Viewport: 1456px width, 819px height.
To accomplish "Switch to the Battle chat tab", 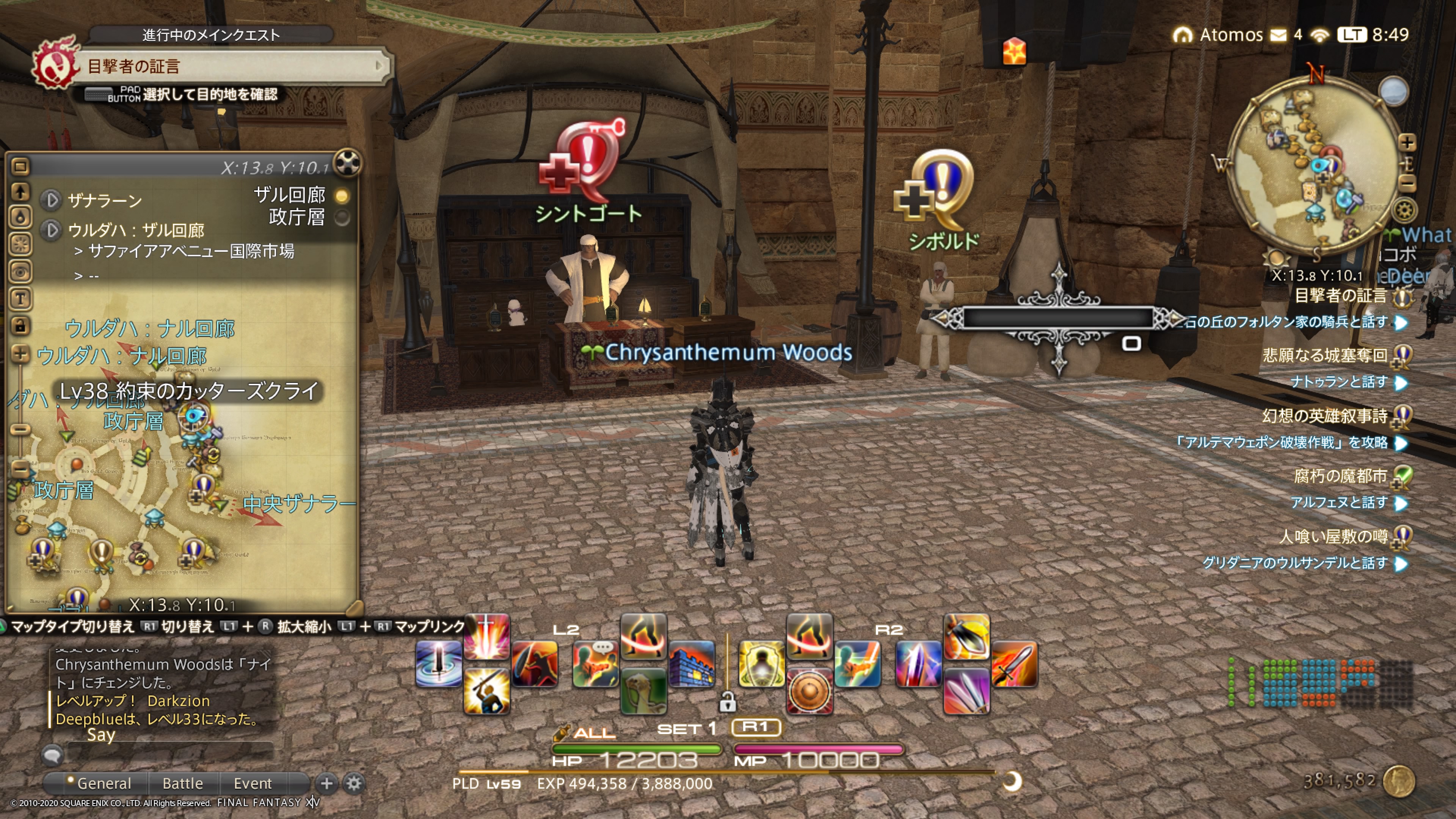I will pyautogui.click(x=182, y=783).
